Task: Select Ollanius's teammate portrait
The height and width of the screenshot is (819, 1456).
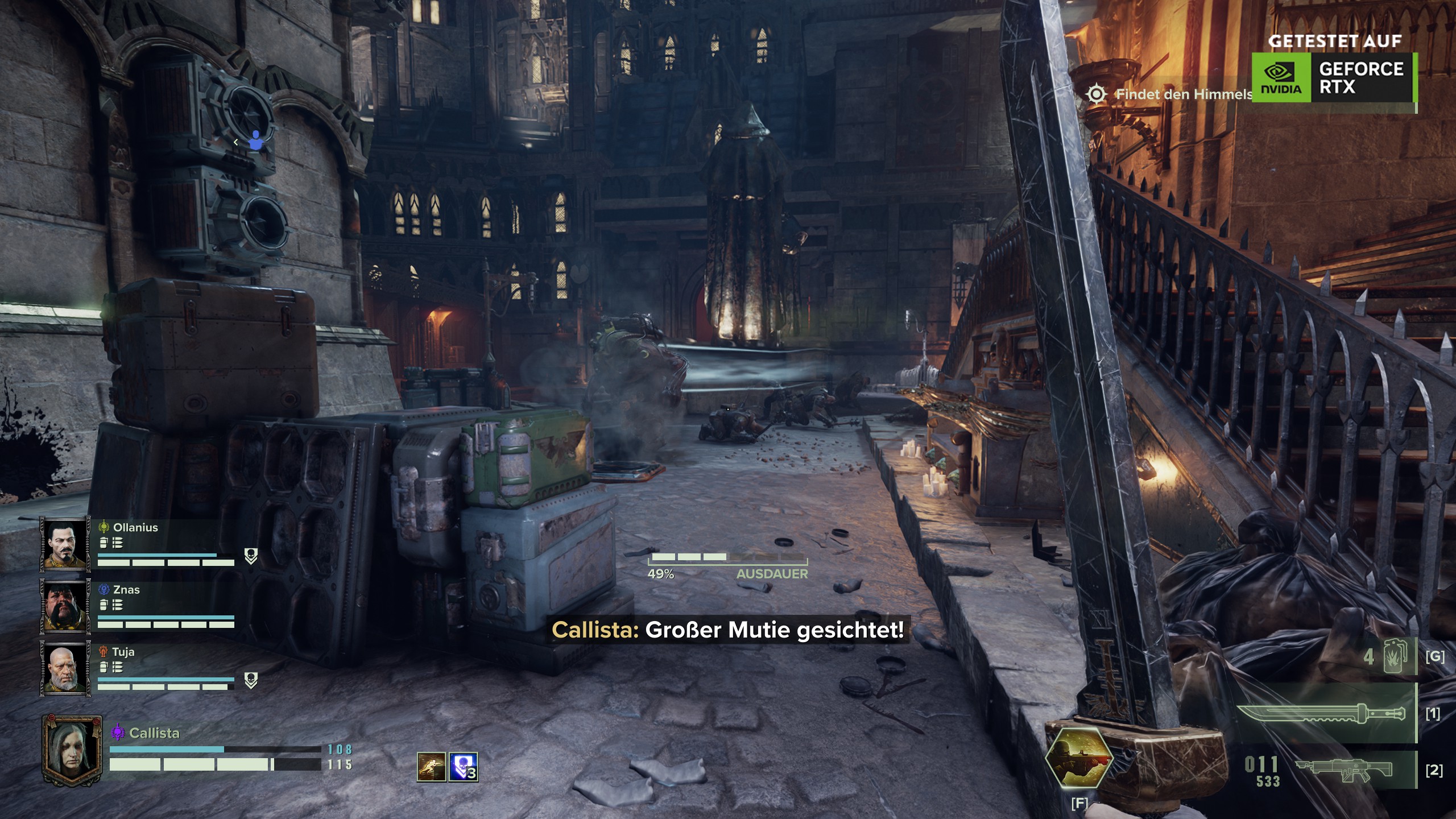Action: [64, 543]
